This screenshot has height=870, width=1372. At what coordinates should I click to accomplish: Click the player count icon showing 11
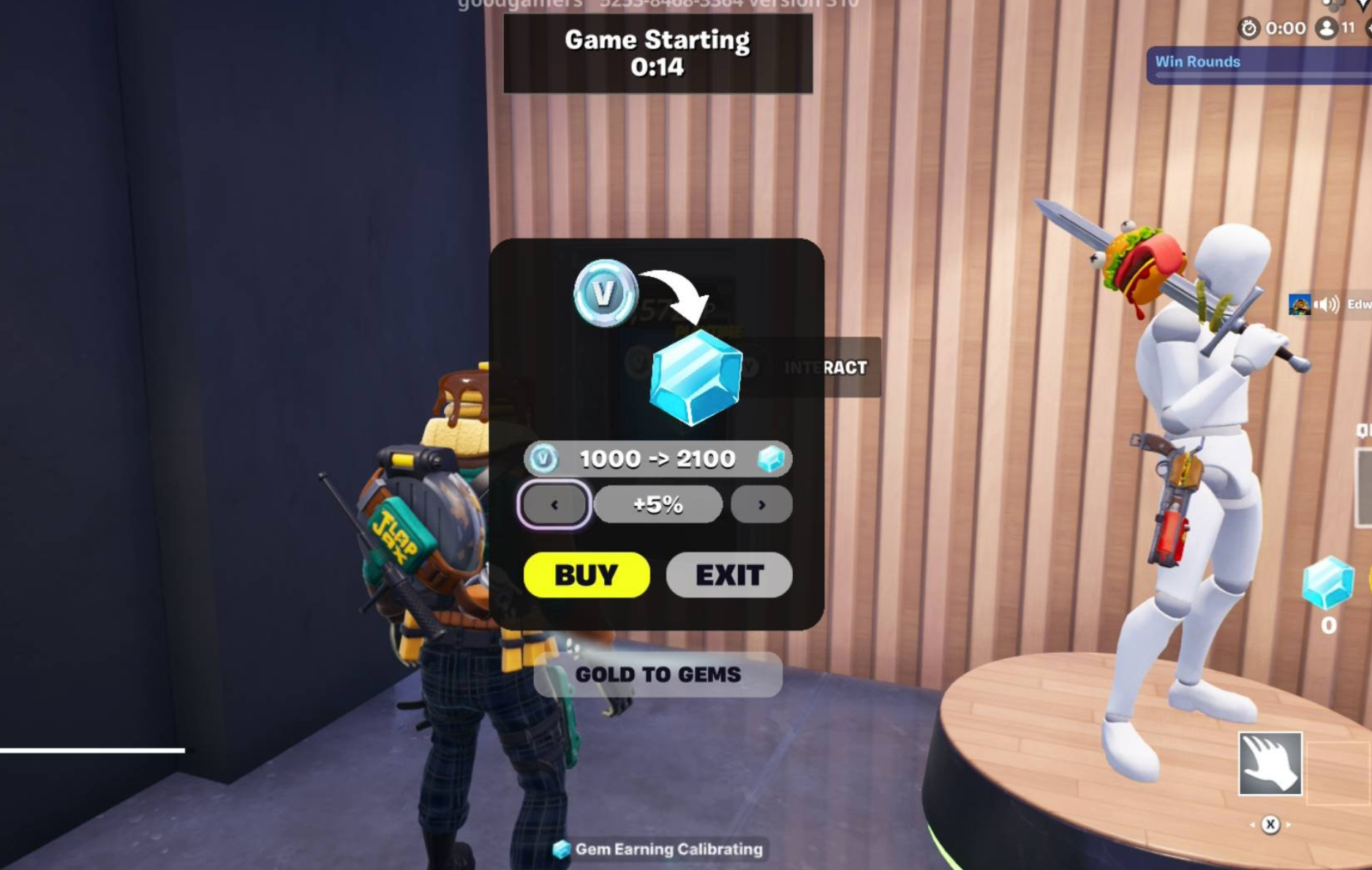1326,28
